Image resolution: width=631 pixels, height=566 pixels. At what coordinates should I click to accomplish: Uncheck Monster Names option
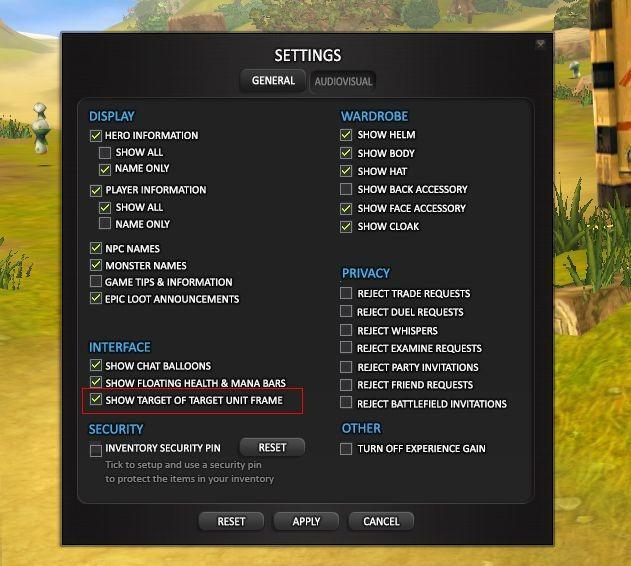(96, 266)
